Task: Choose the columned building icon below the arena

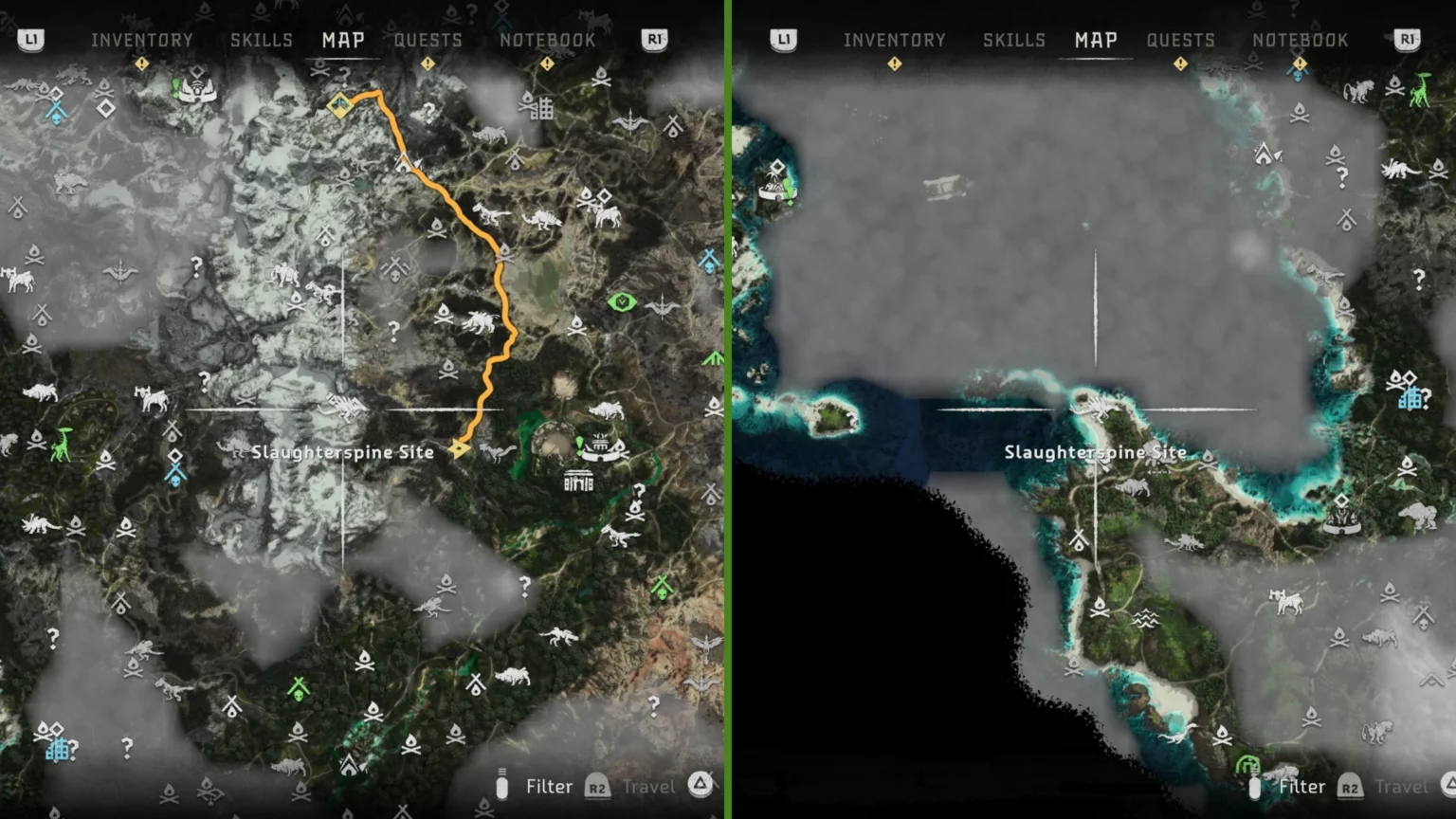Action: pos(578,482)
